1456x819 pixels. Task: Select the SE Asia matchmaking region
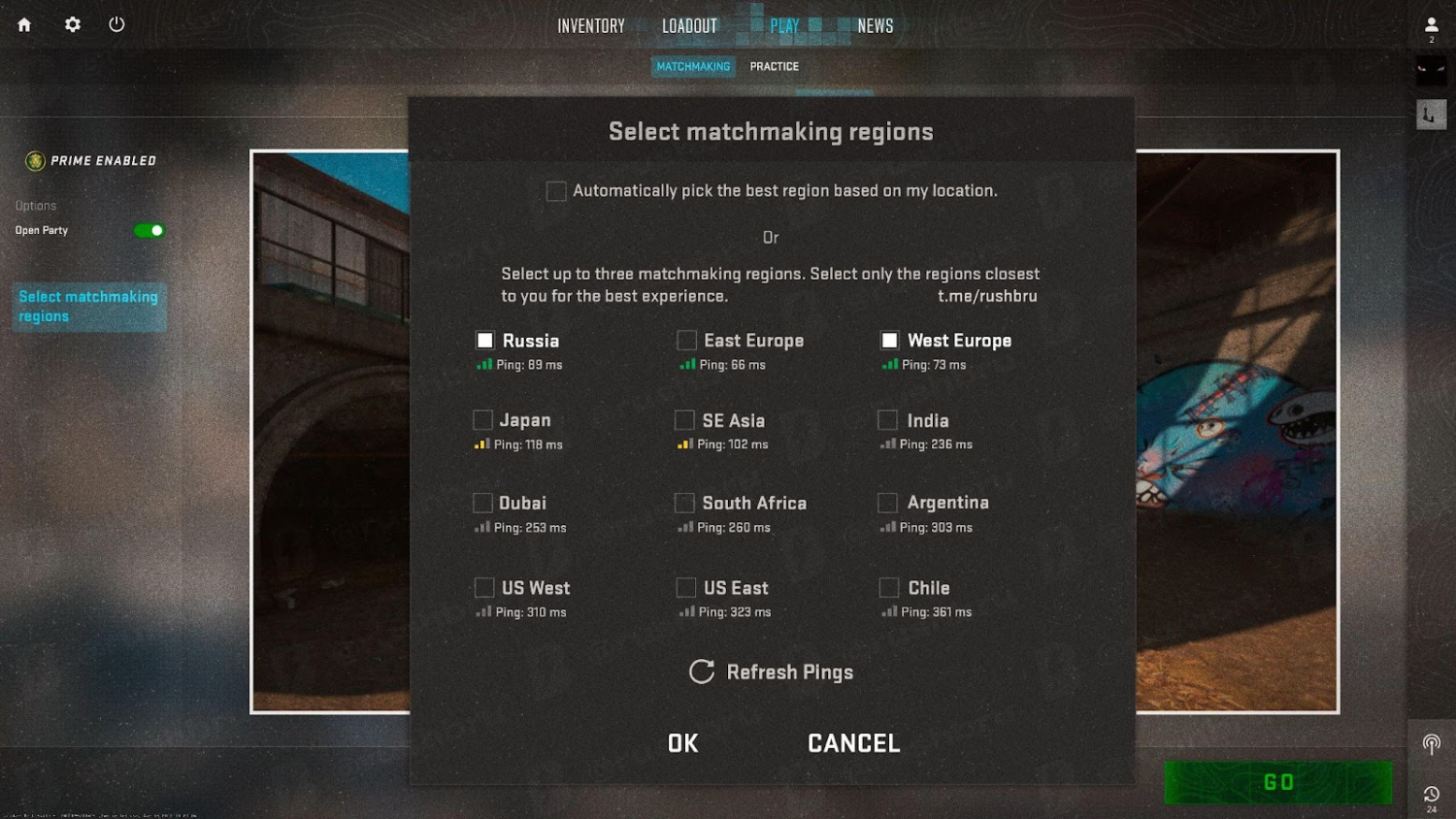[x=683, y=419]
